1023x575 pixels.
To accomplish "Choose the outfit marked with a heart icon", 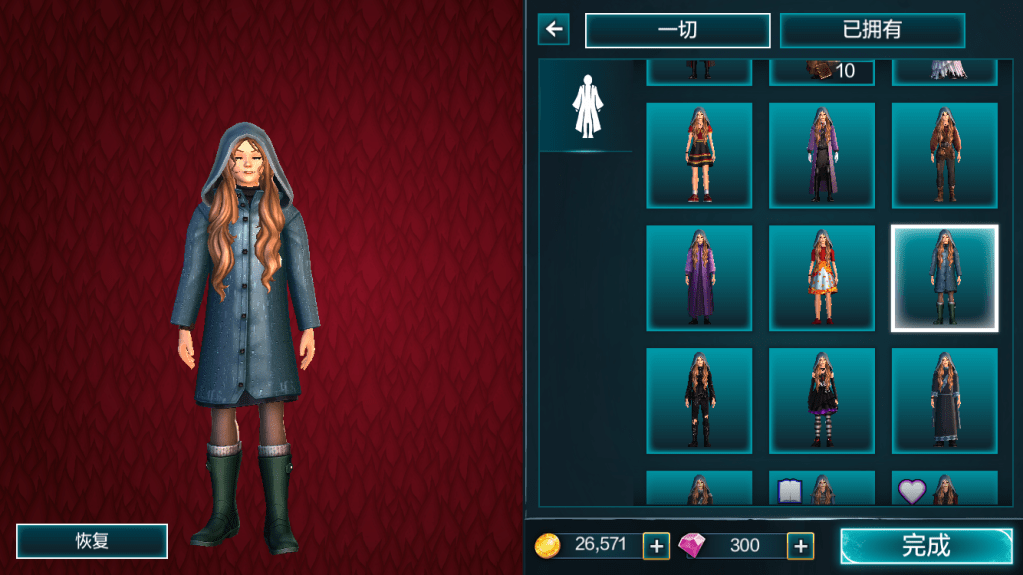I will click(x=944, y=489).
